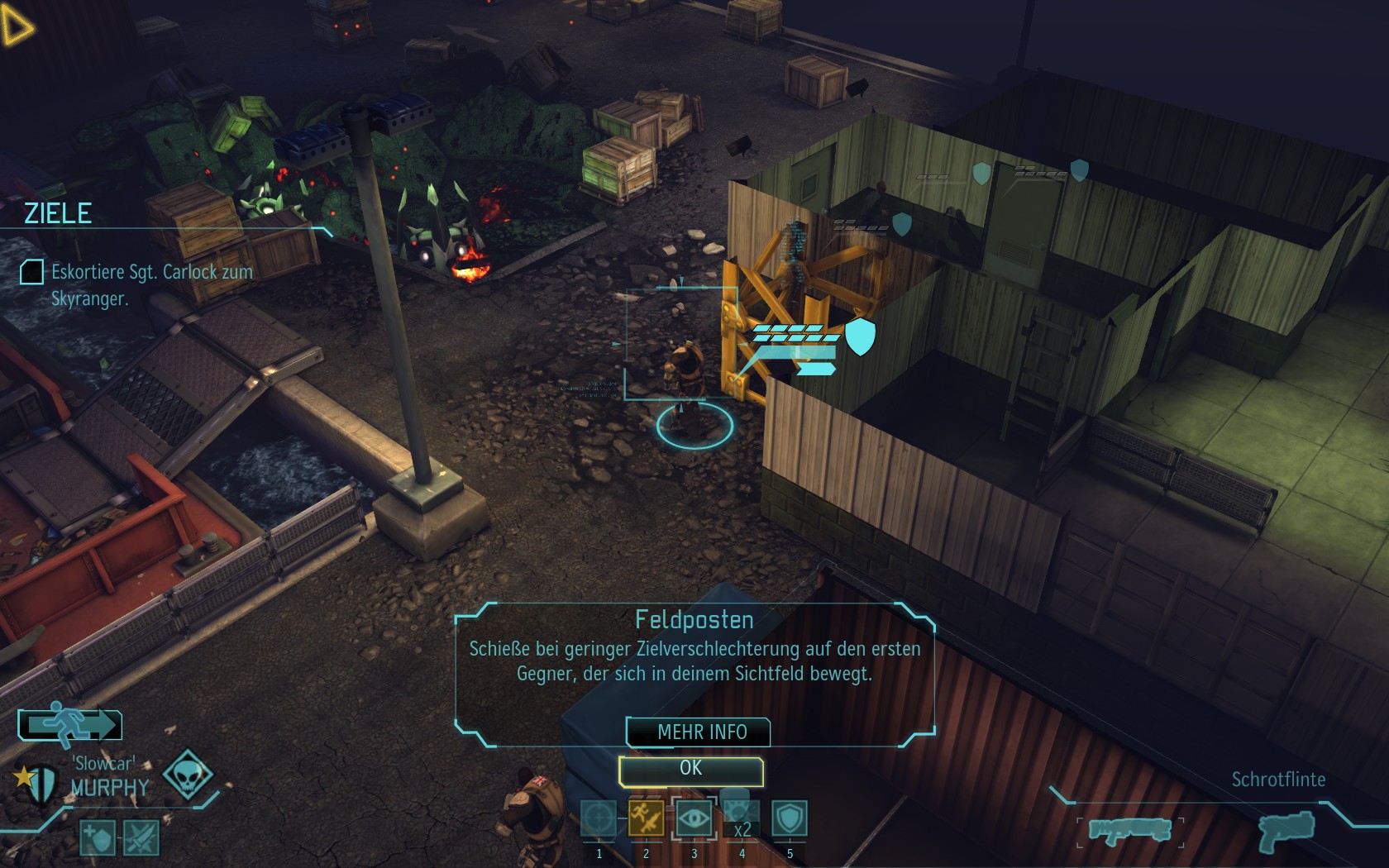This screenshot has height=868, width=1389.
Task: Choose the eye-shaped Overwatch ability
Action: tap(694, 819)
